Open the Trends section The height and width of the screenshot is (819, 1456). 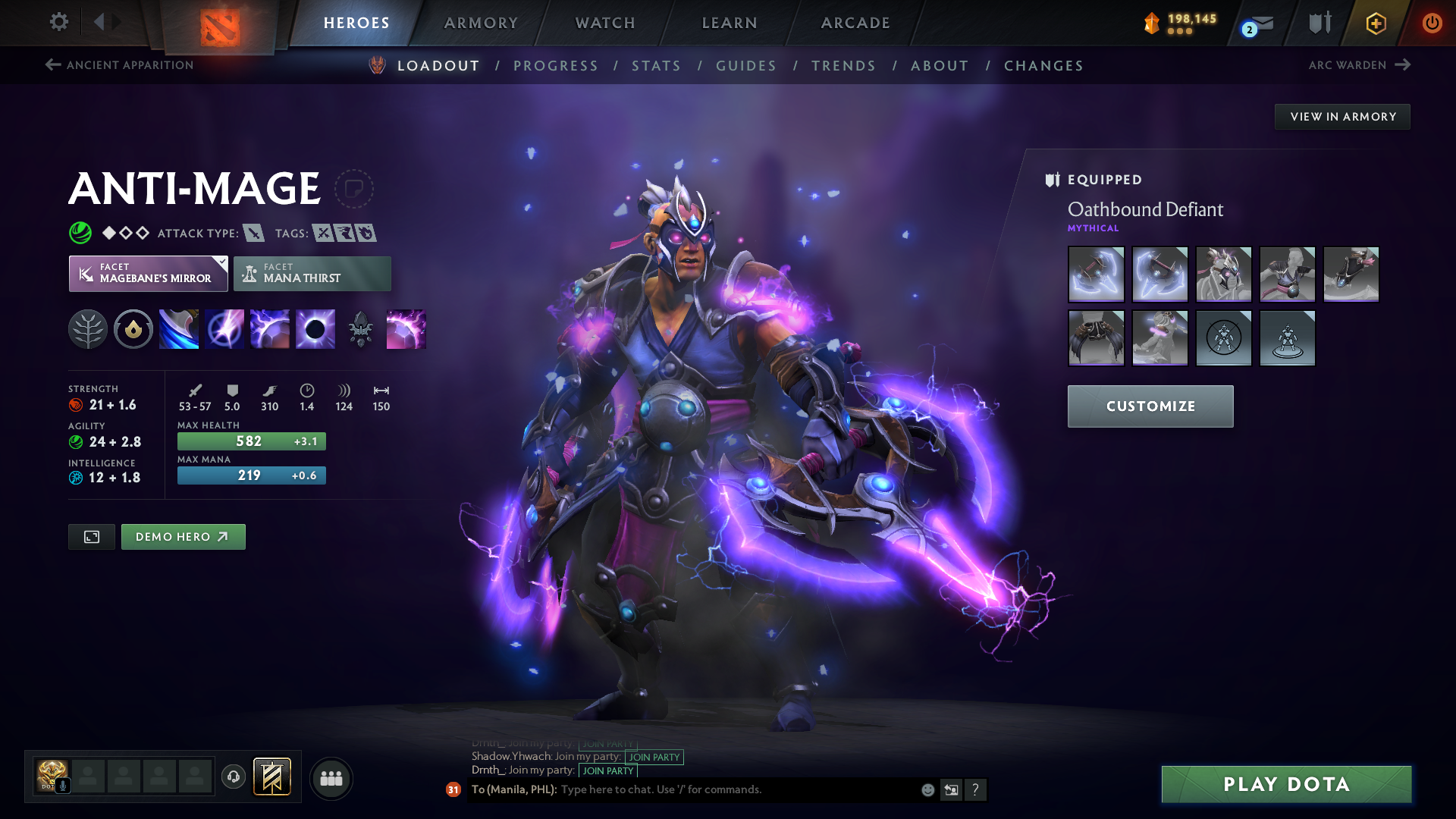(843, 66)
